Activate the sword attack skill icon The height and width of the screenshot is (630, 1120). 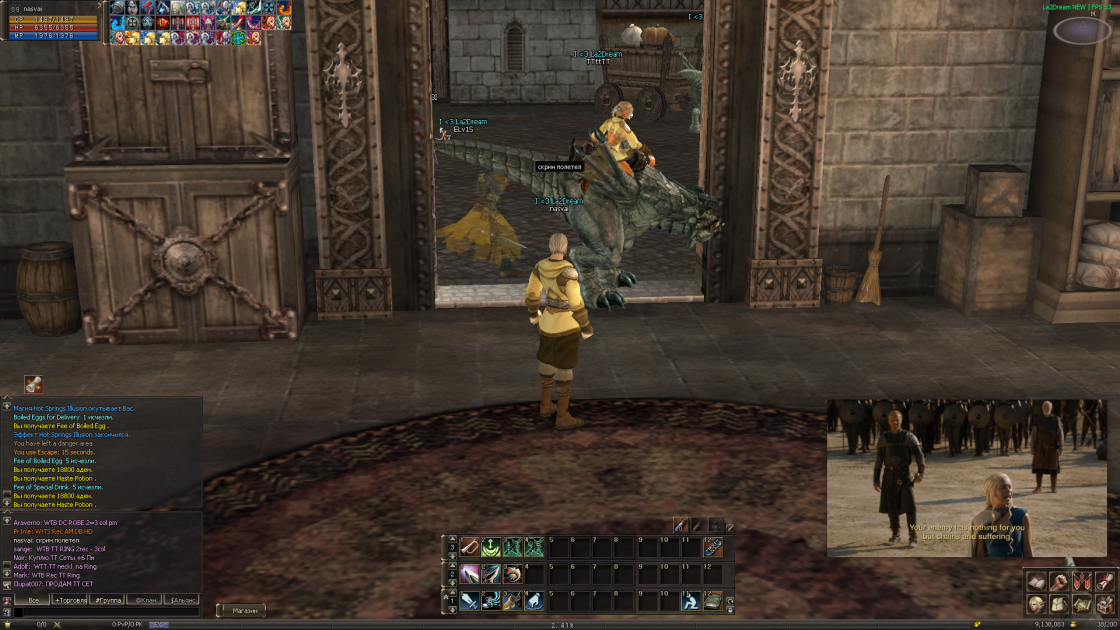tap(469, 600)
